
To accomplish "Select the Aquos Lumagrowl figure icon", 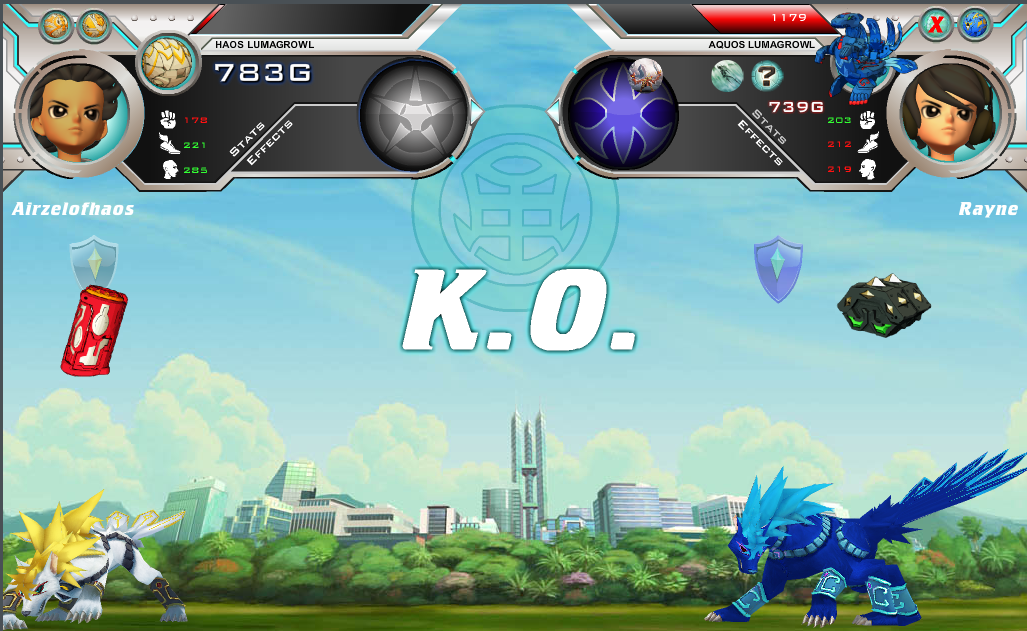I will click(x=856, y=56).
